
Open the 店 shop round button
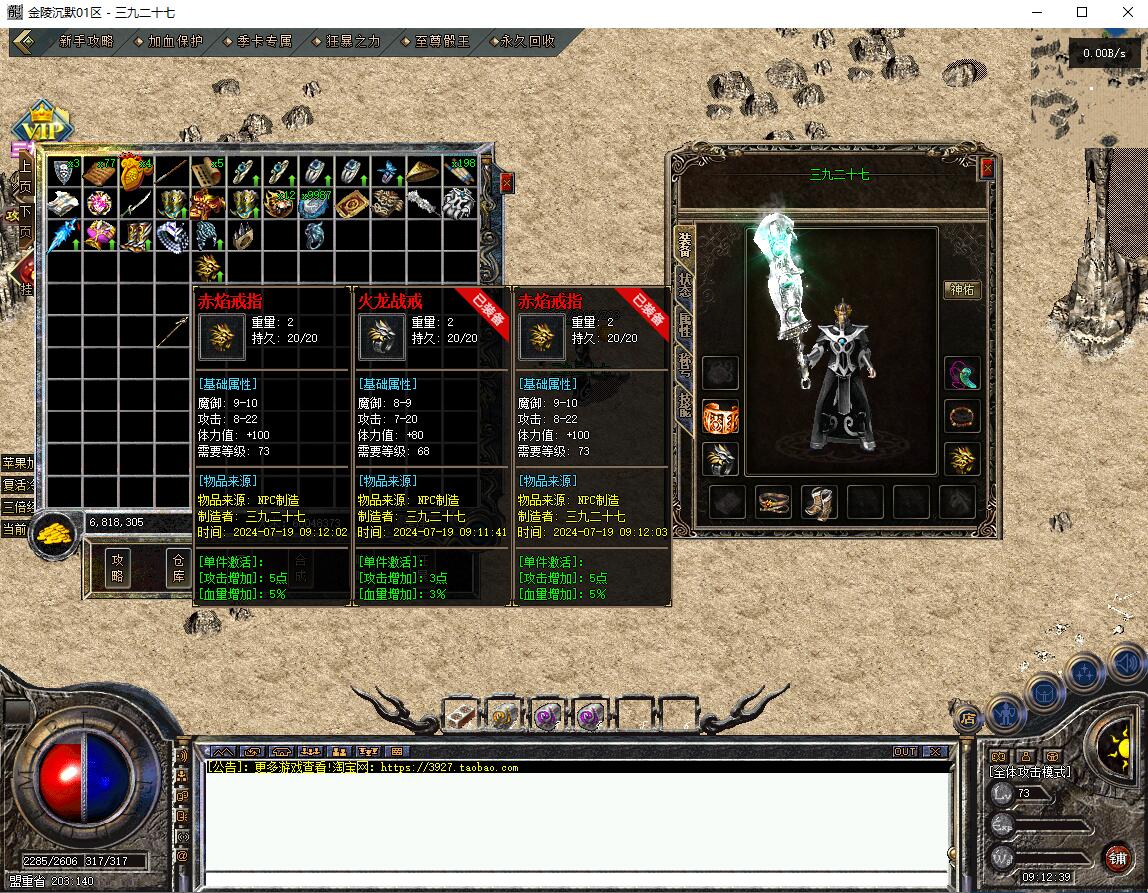(967, 718)
